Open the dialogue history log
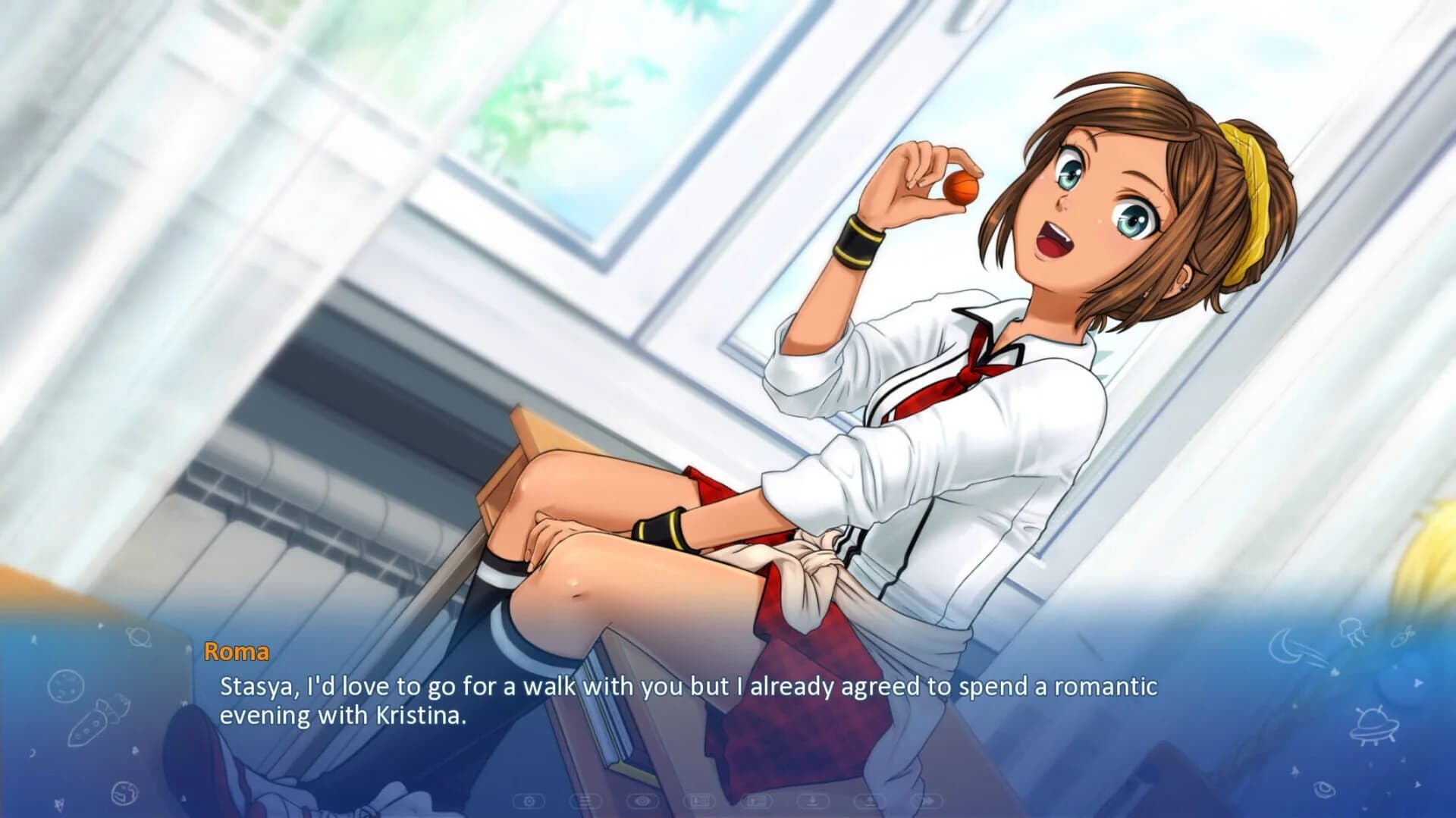This screenshot has width=1456, height=818. pyautogui.click(x=585, y=801)
